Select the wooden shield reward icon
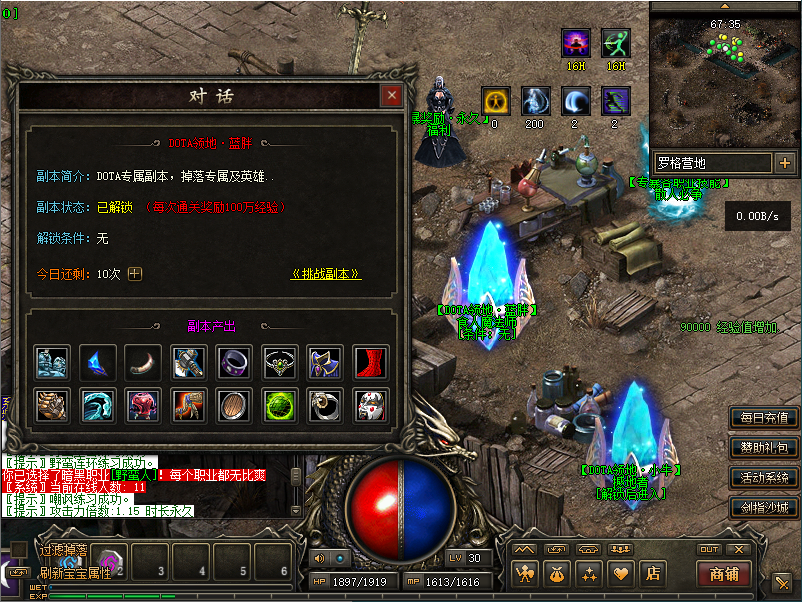The width and height of the screenshot is (802, 602). click(x=235, y=404)
